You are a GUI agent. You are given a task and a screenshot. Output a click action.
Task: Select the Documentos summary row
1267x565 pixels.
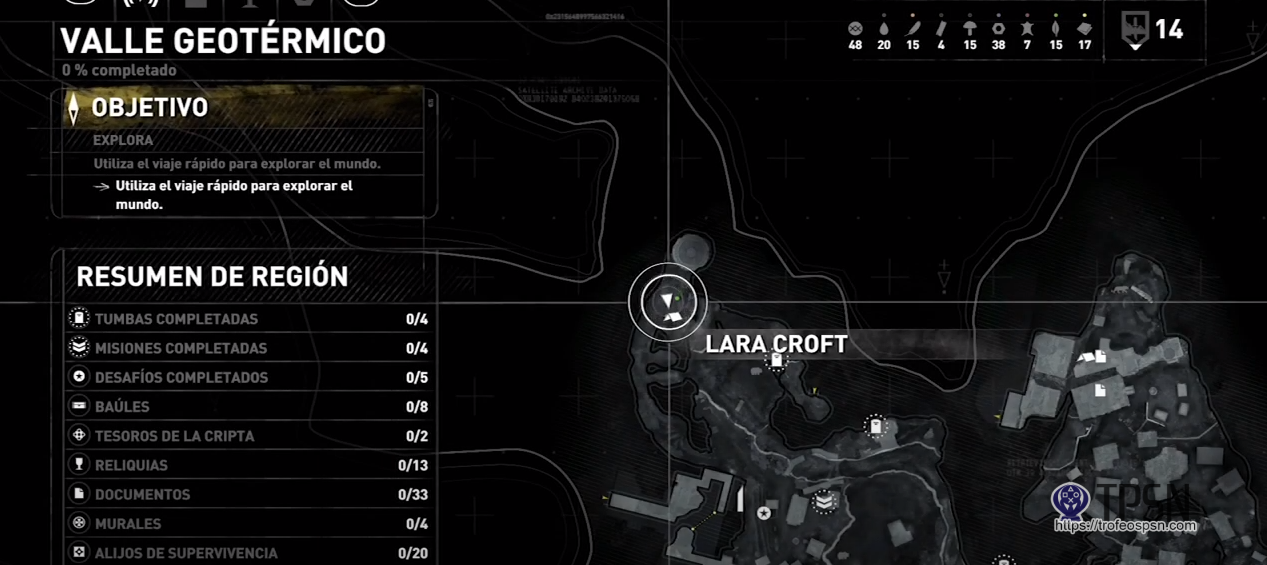248,494
